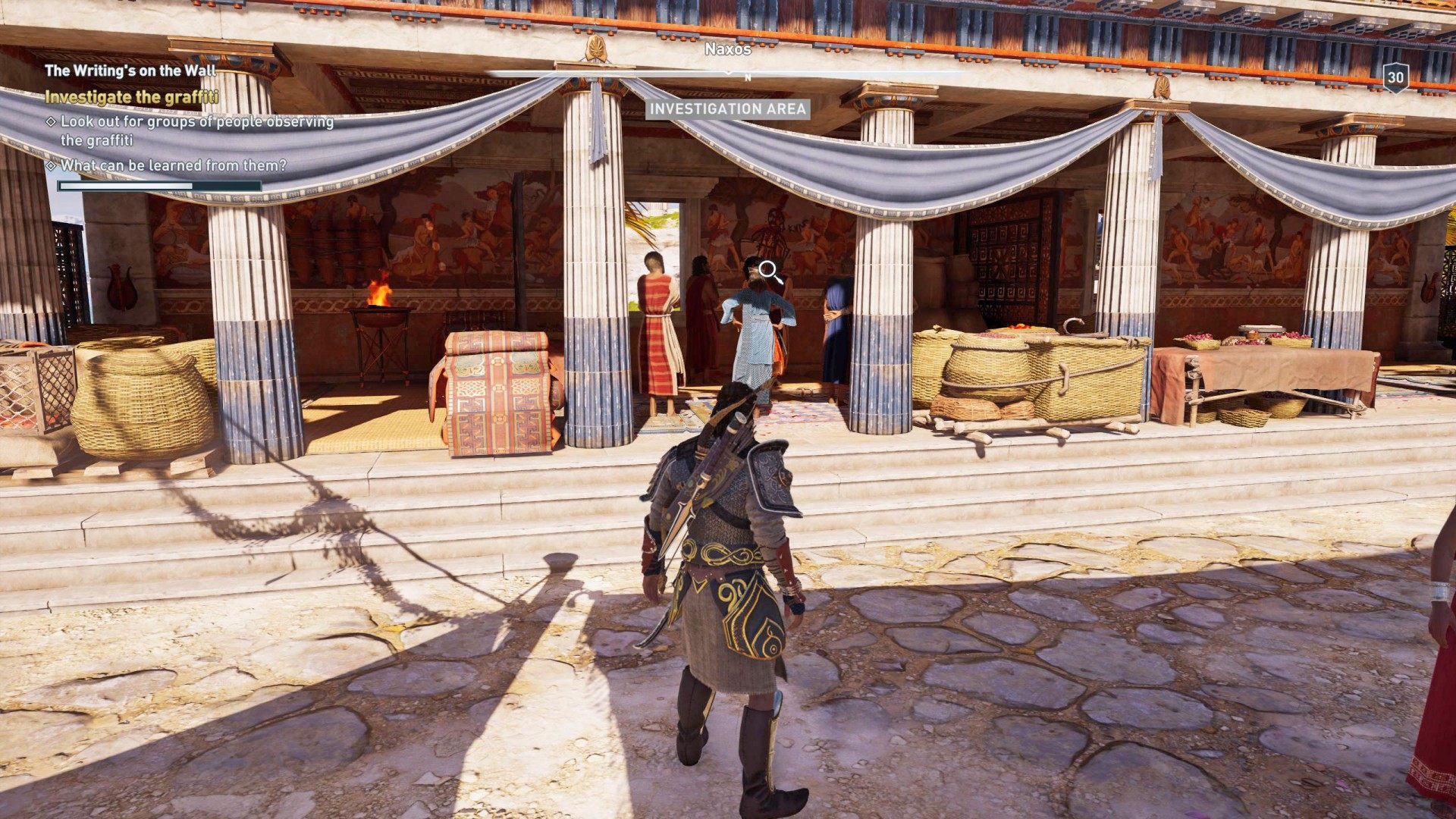Click the diamond marker beside the first objective
The height and width of the screenshot is (819, 1456).
52,120
